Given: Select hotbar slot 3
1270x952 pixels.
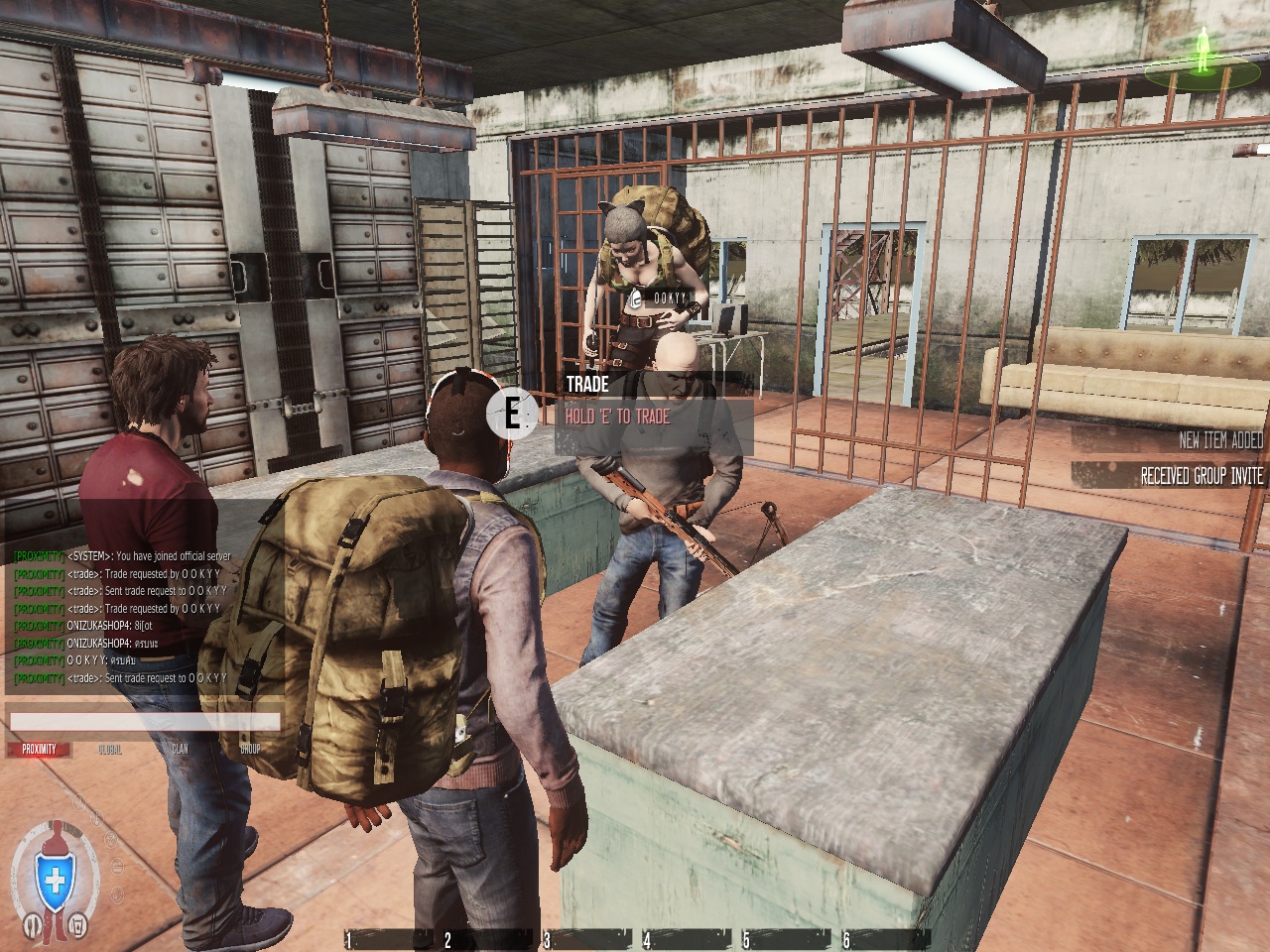Looking at the screenshot, I should (x=587, y=940).
